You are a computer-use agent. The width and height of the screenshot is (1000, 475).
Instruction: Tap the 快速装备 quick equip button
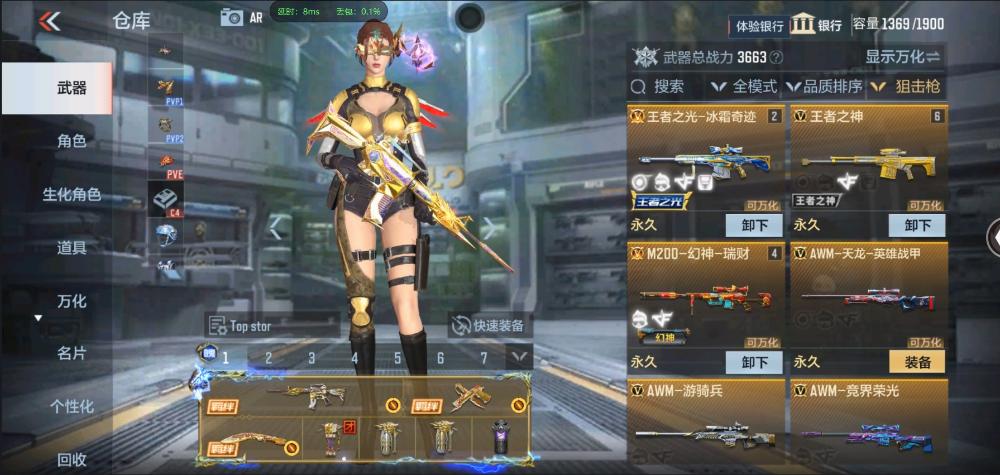point(490,325)
